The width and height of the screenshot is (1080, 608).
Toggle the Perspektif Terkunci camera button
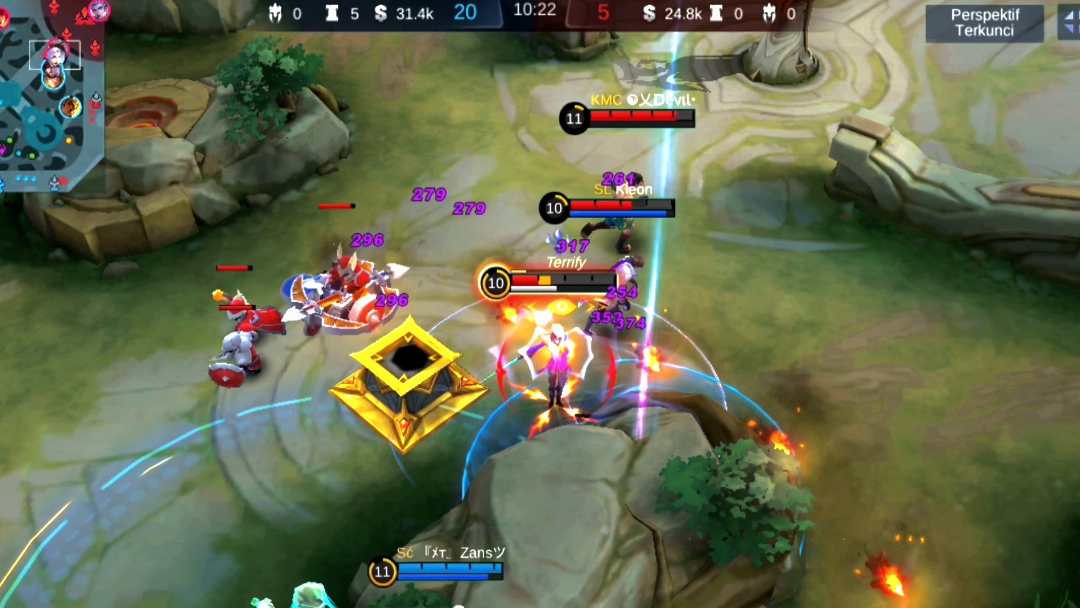tap(984, 23)
